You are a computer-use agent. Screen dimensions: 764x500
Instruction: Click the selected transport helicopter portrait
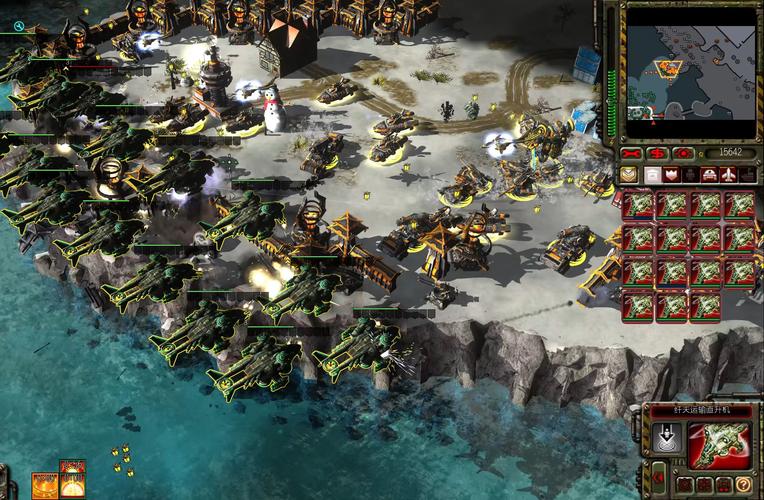[722, 444]
